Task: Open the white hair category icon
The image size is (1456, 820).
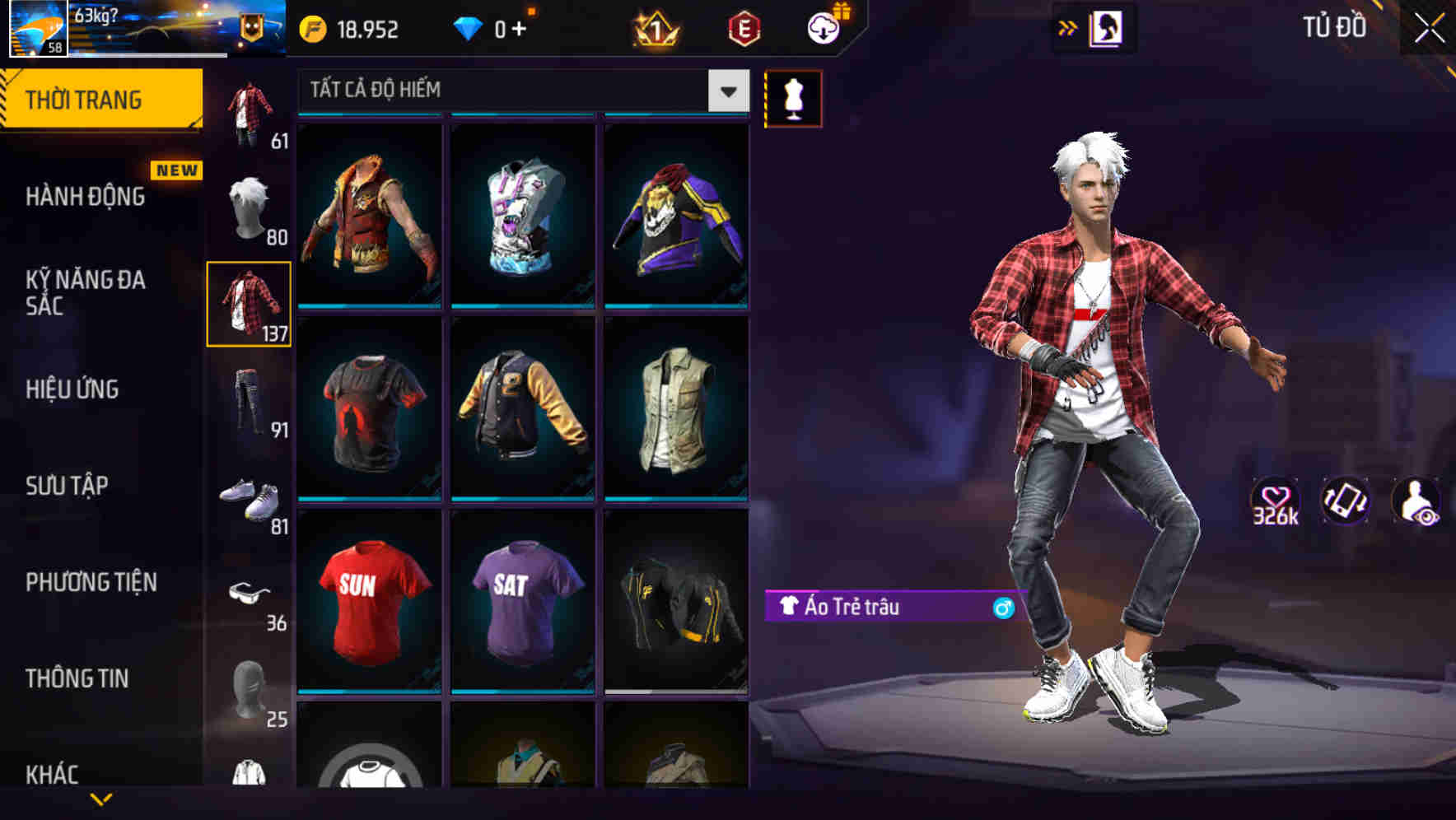Action: pyautogui.click(x=250, y=205)
